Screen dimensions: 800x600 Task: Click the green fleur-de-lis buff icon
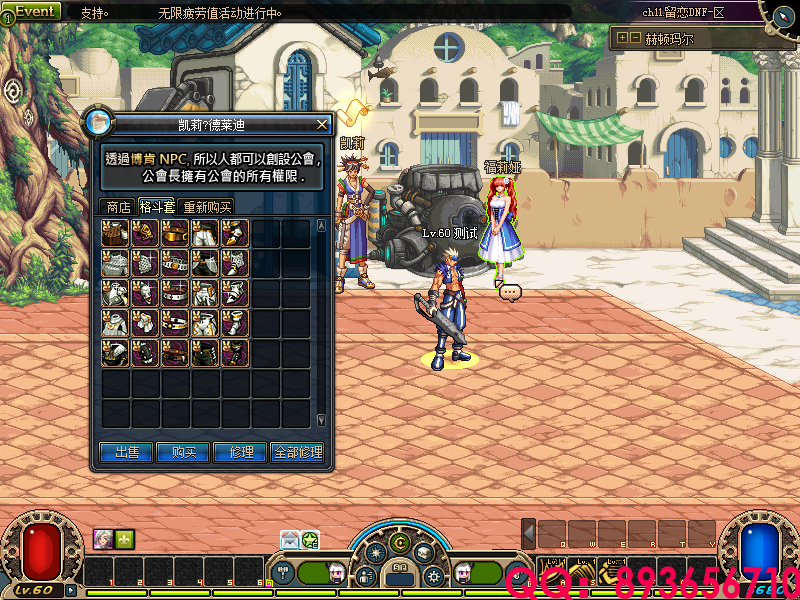(124, 538)
